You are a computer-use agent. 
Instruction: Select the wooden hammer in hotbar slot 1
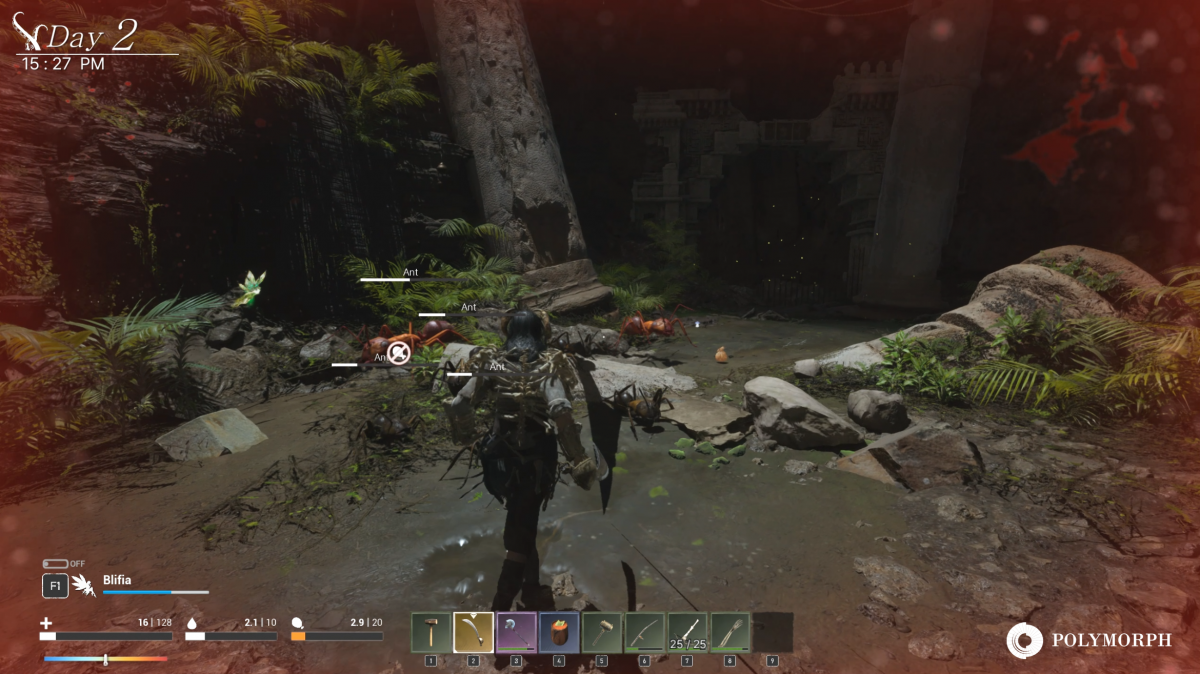[431, 632]
